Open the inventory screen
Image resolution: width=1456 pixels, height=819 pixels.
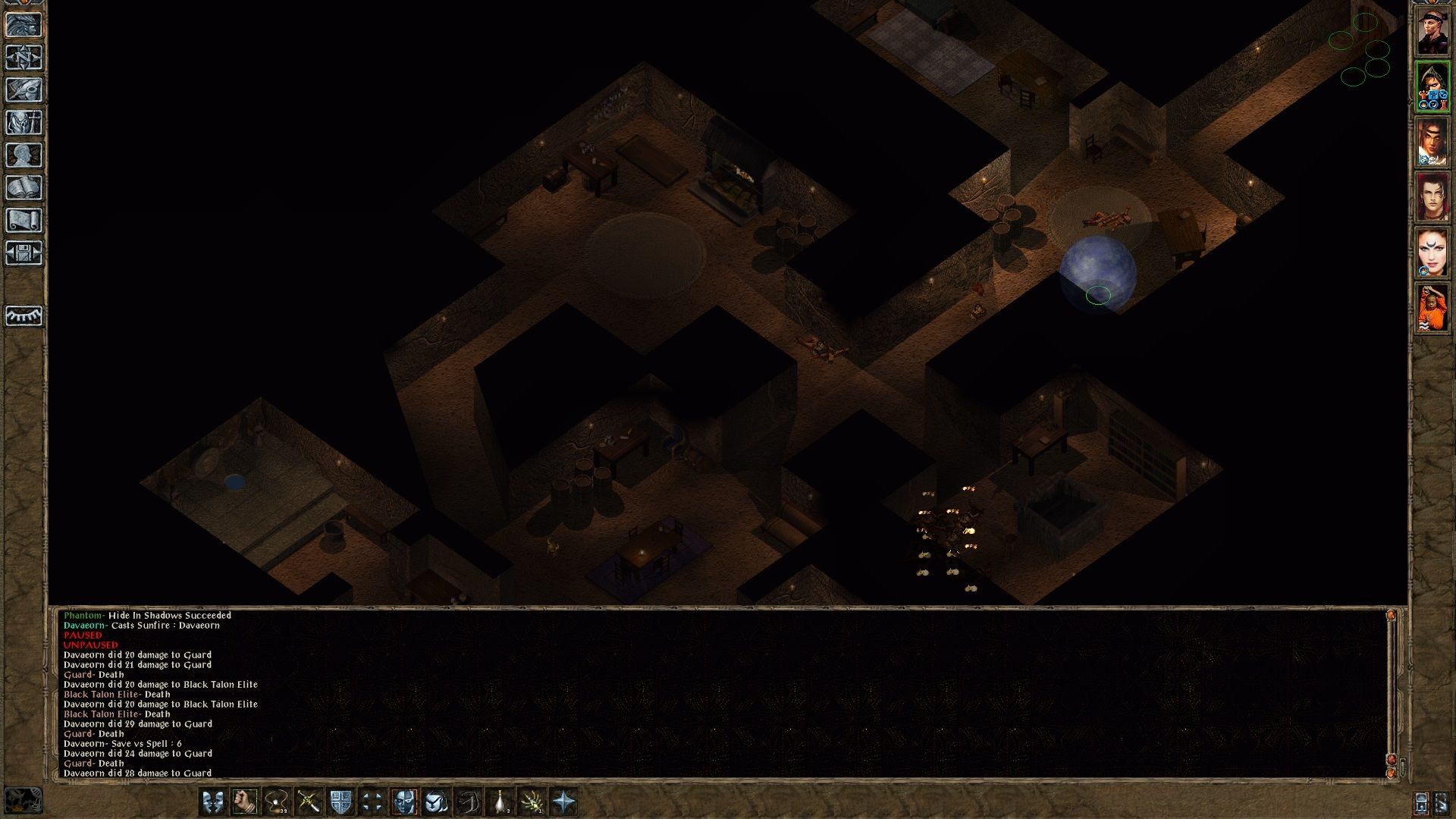coord(24,122)
